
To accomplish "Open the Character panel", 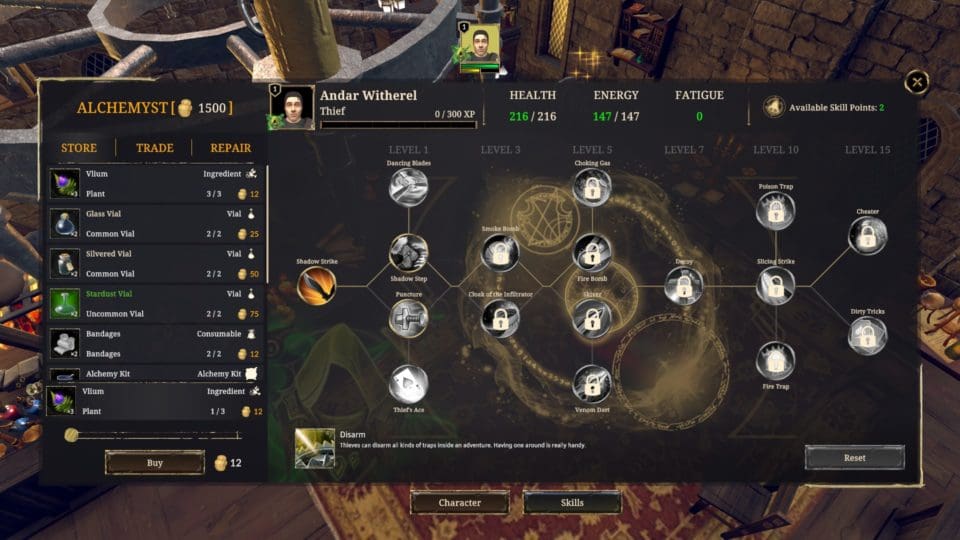I will click(460, 502).
